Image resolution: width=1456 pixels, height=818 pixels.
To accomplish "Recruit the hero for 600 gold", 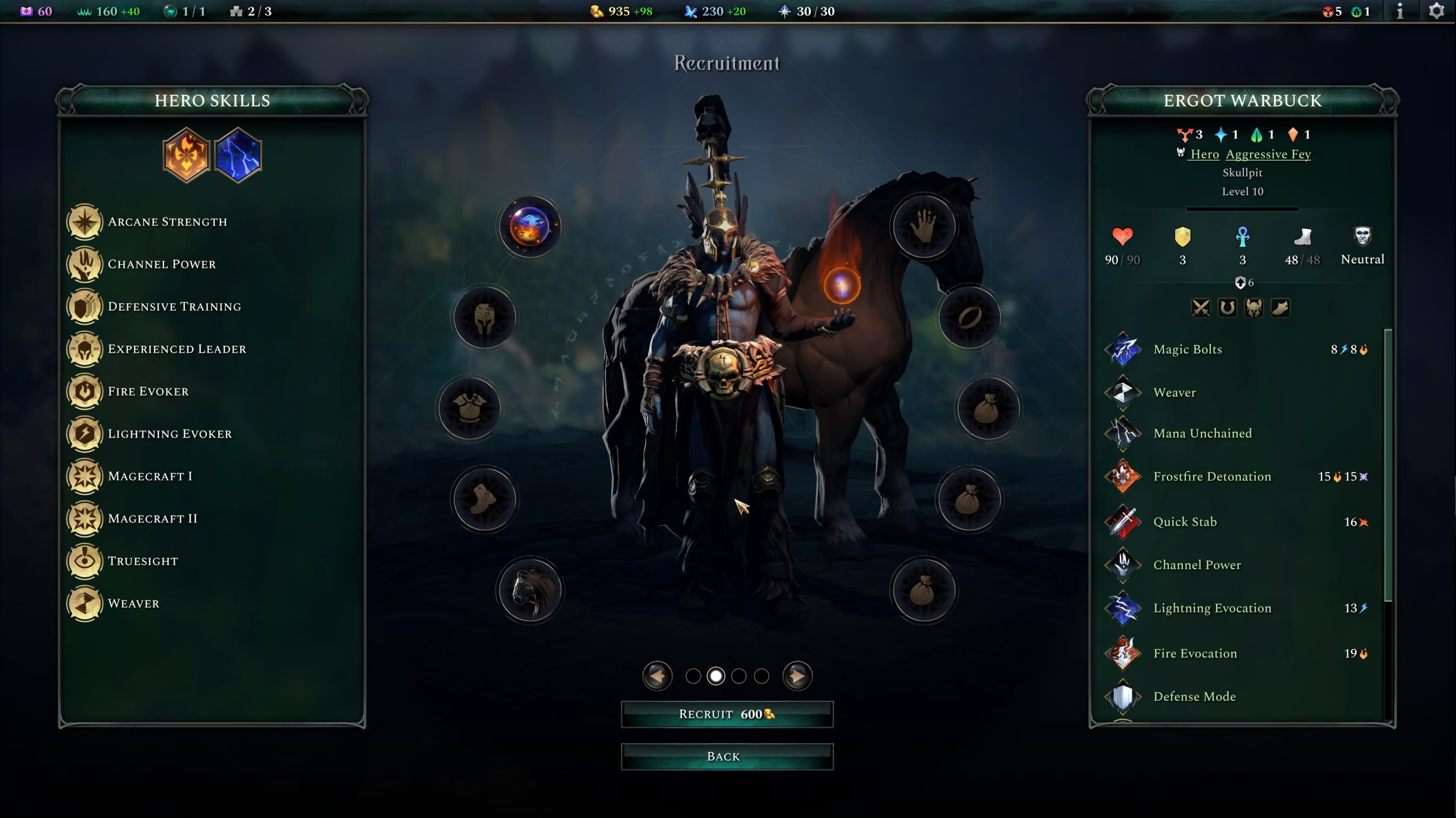I will coord(727,714).
